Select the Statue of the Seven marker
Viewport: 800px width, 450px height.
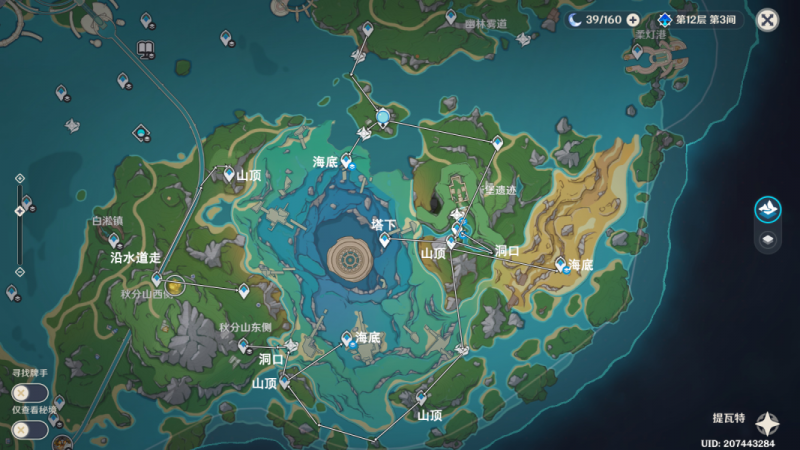[383, 118]
